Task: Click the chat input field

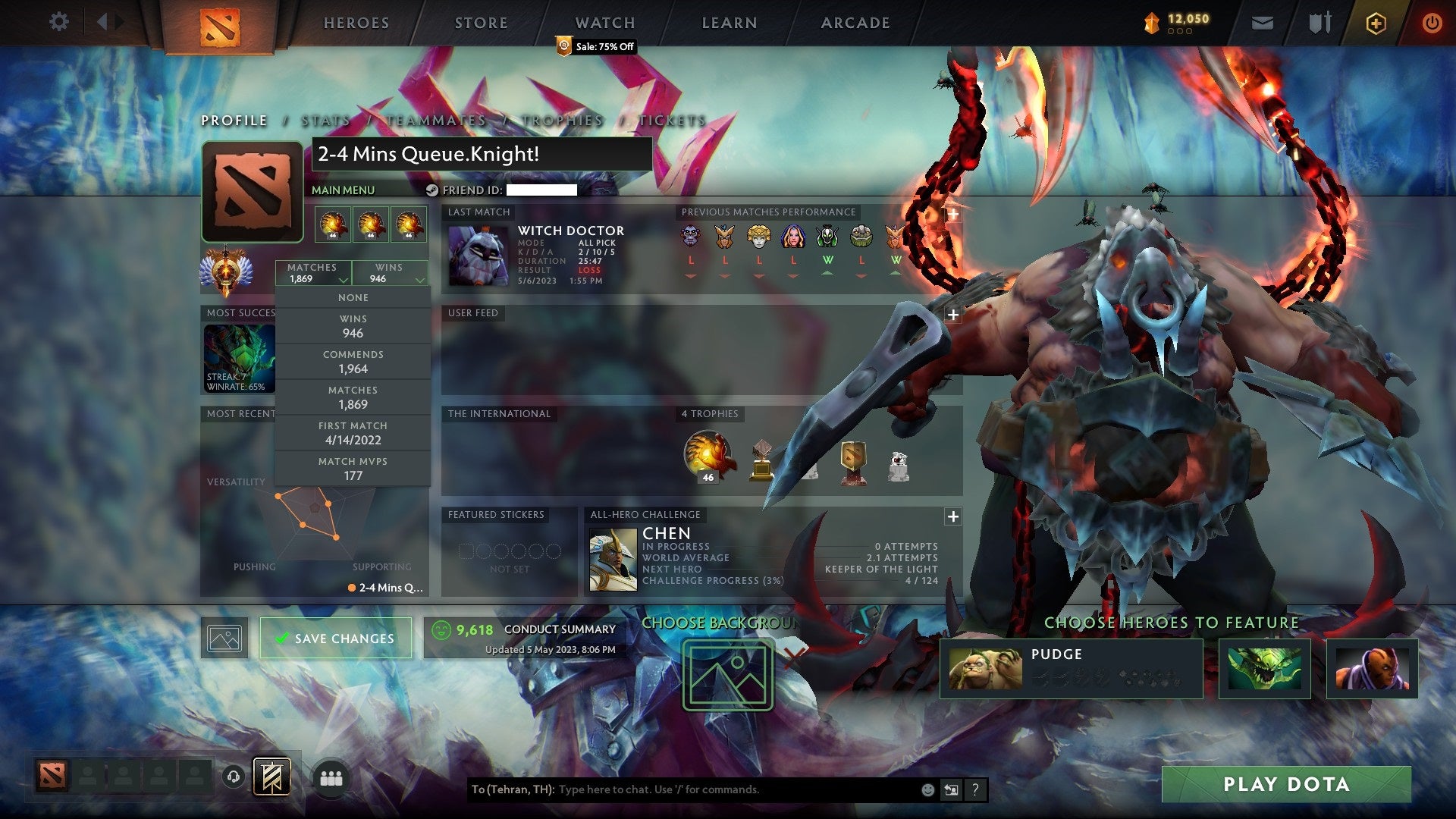Action: point(720,789)
